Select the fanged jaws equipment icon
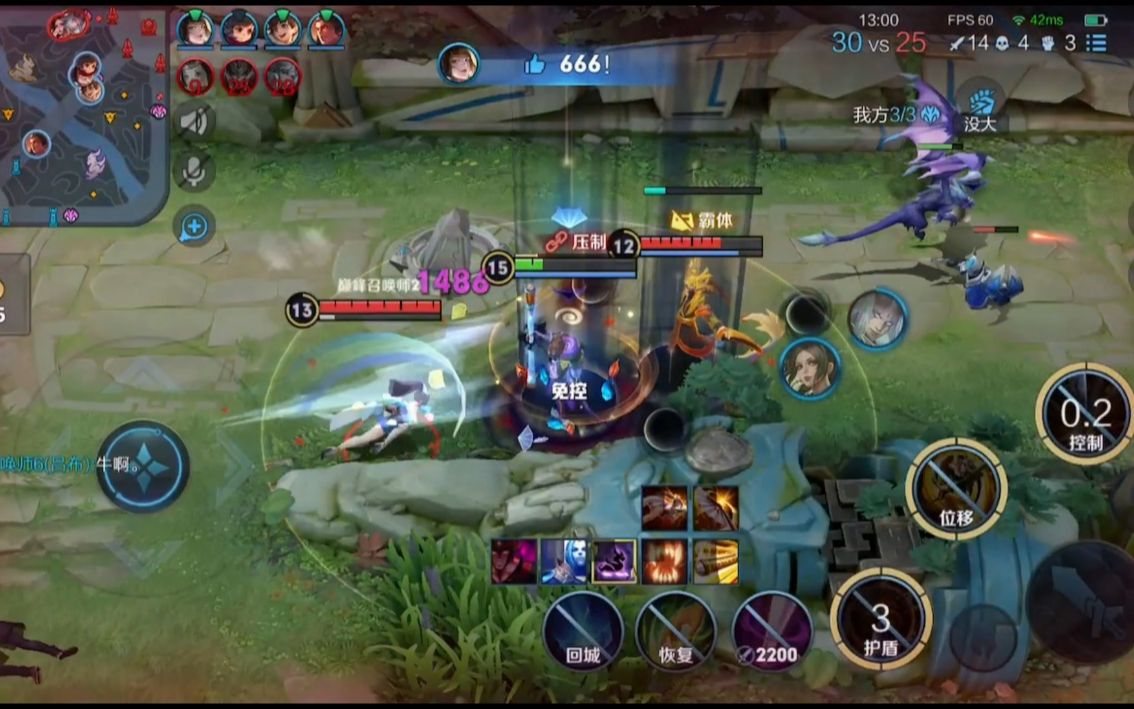 tap(665, 562)
